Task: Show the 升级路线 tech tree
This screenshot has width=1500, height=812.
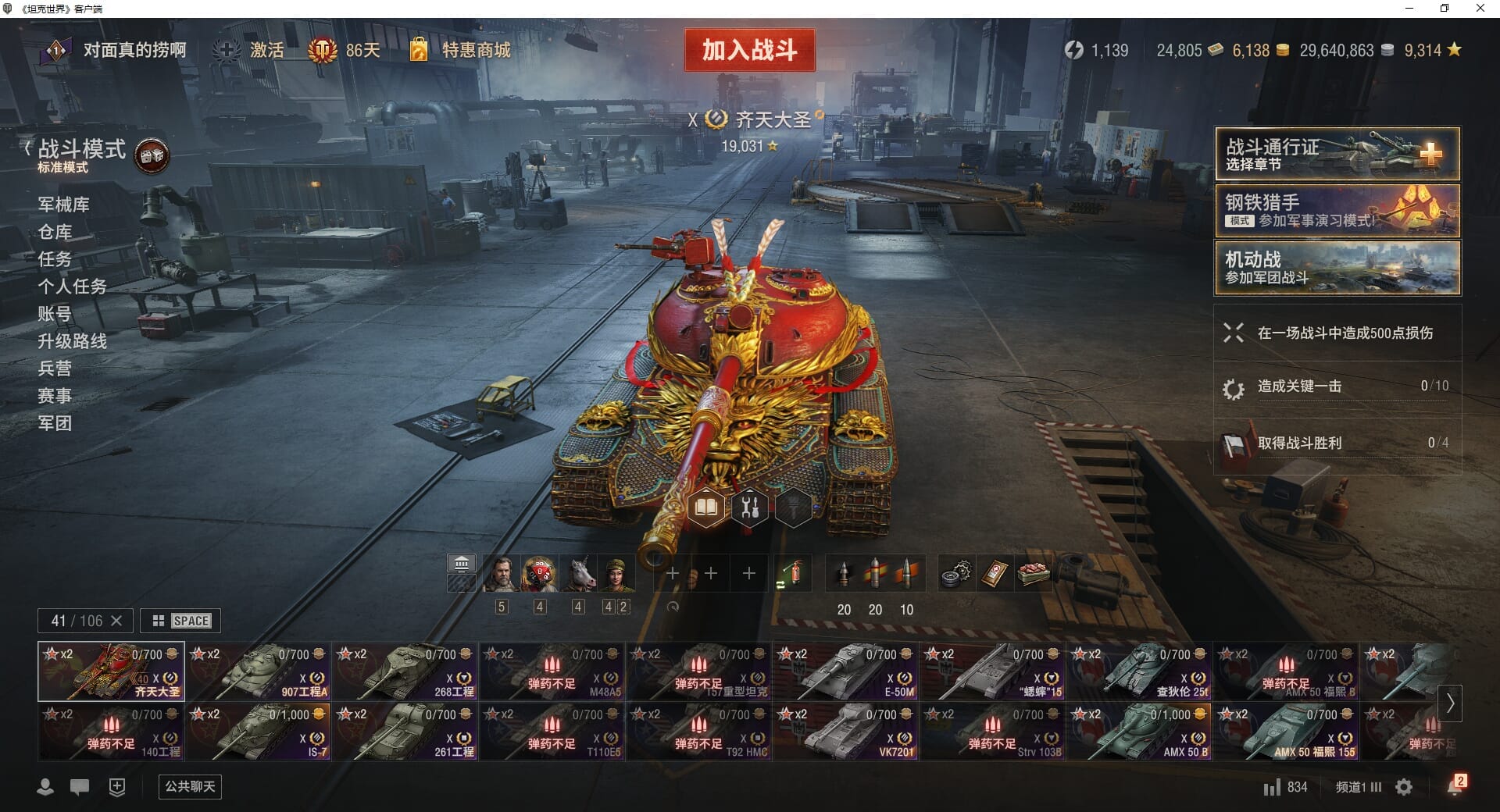Action: point(72,341)
